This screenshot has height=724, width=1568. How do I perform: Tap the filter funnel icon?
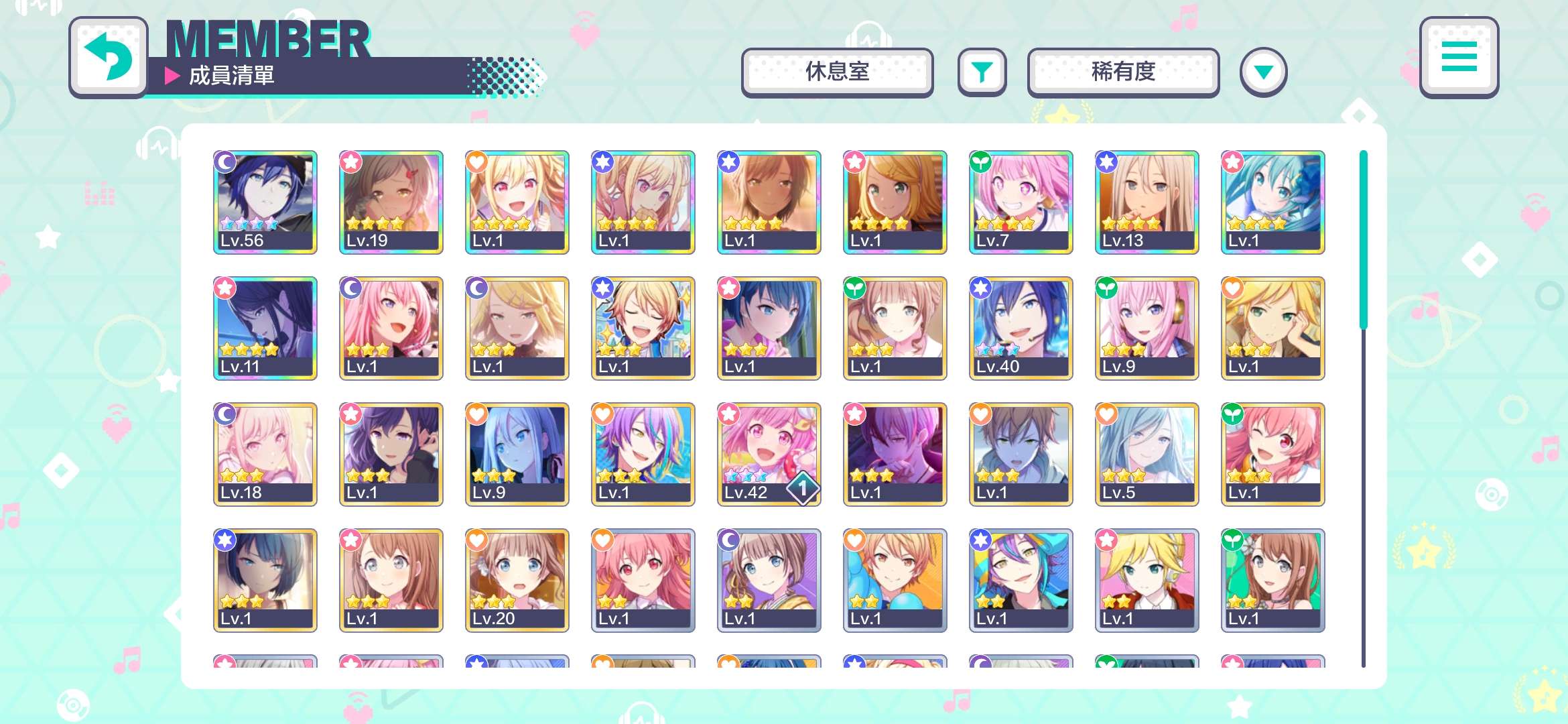(982, 72)
